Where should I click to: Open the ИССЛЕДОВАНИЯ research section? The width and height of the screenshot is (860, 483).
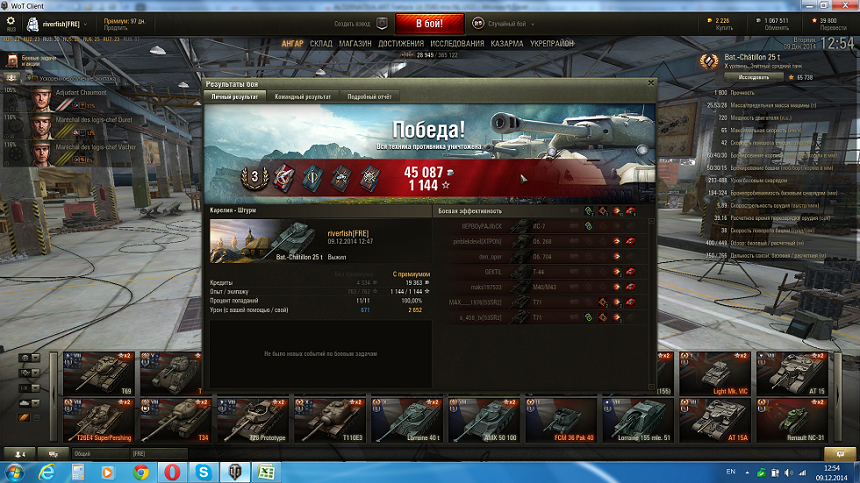tap(457, 44)
